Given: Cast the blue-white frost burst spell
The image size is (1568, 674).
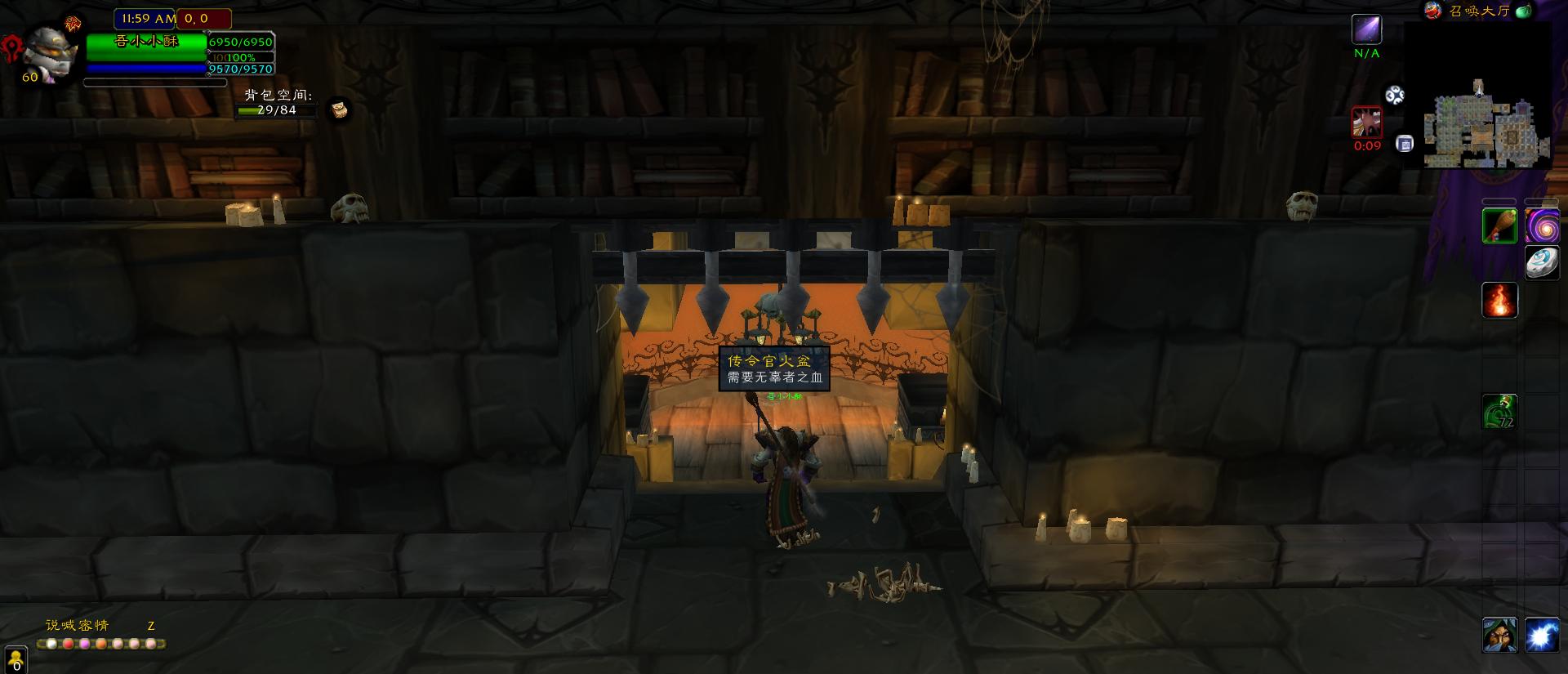Looking at the screenshot, I should click(1541, 635).
